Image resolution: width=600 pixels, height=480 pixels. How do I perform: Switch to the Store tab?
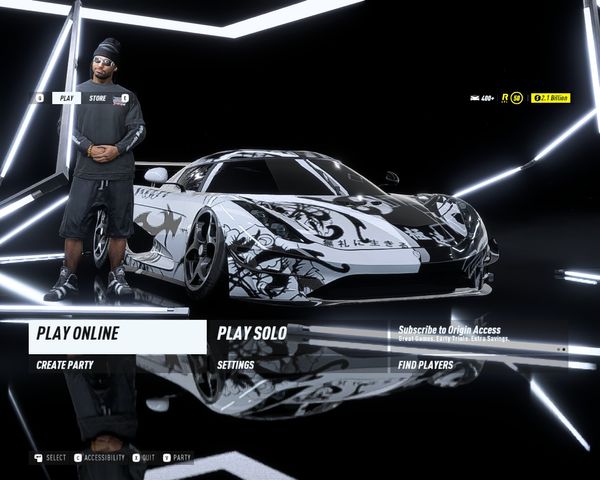point(97,98)
